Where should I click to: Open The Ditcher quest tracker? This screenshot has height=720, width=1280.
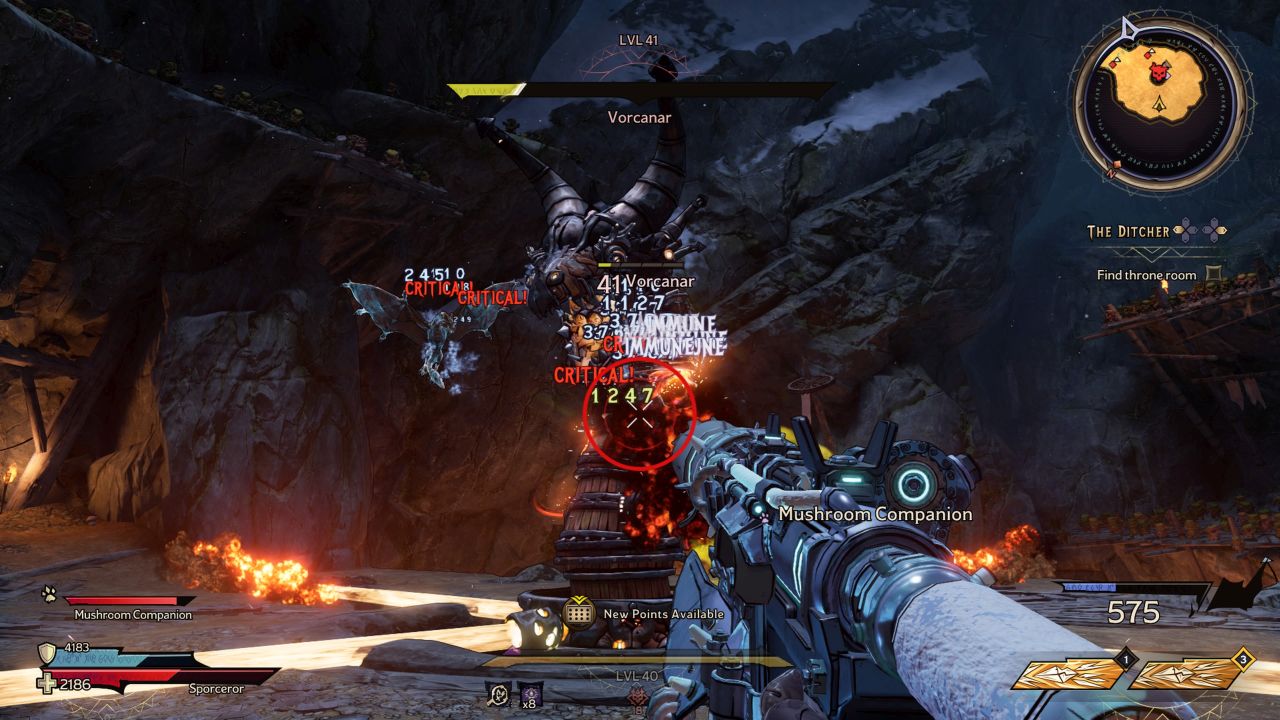(x=1128, y=231)
